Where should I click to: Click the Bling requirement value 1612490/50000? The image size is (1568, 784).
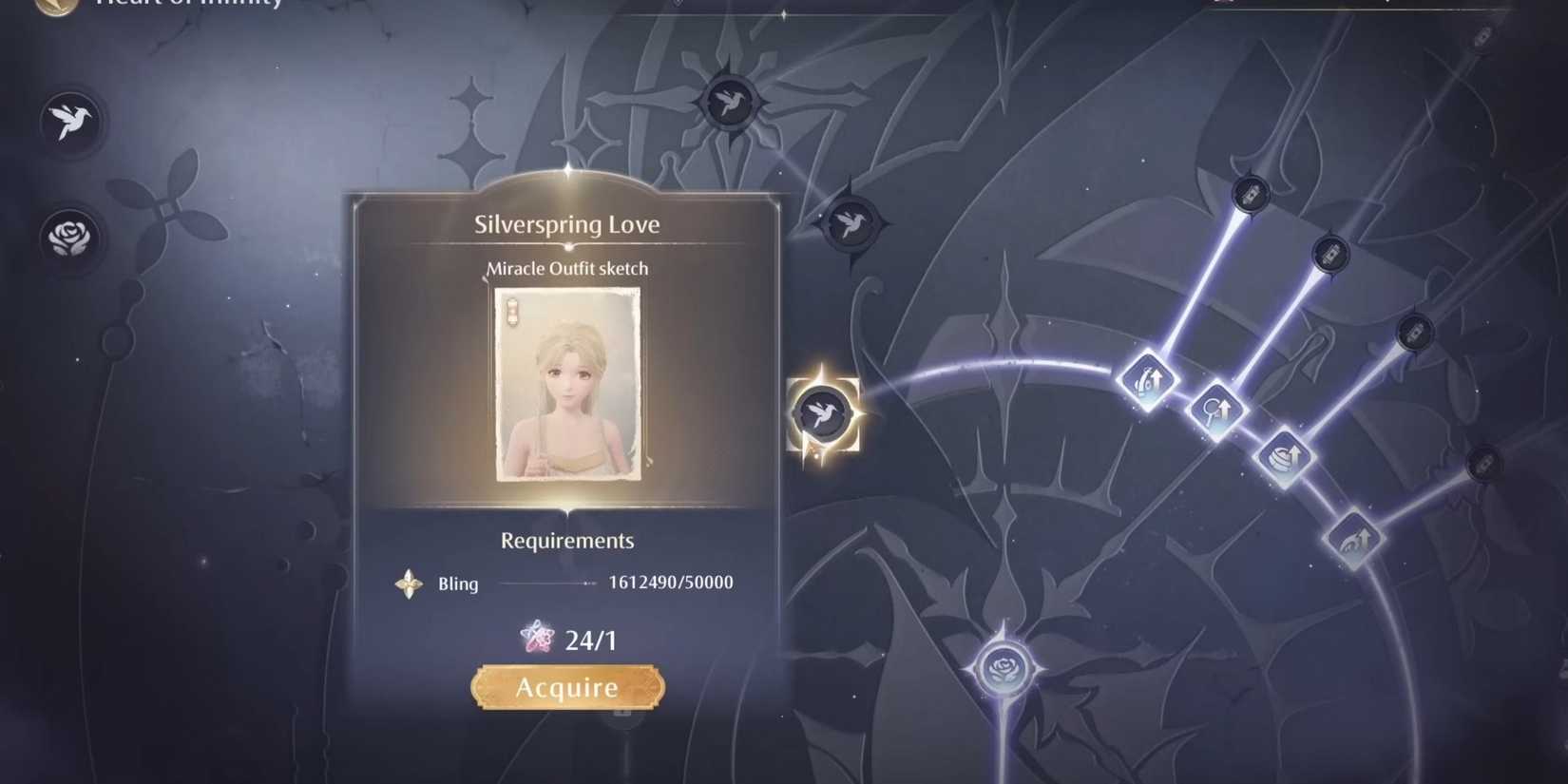click(671, 582)
